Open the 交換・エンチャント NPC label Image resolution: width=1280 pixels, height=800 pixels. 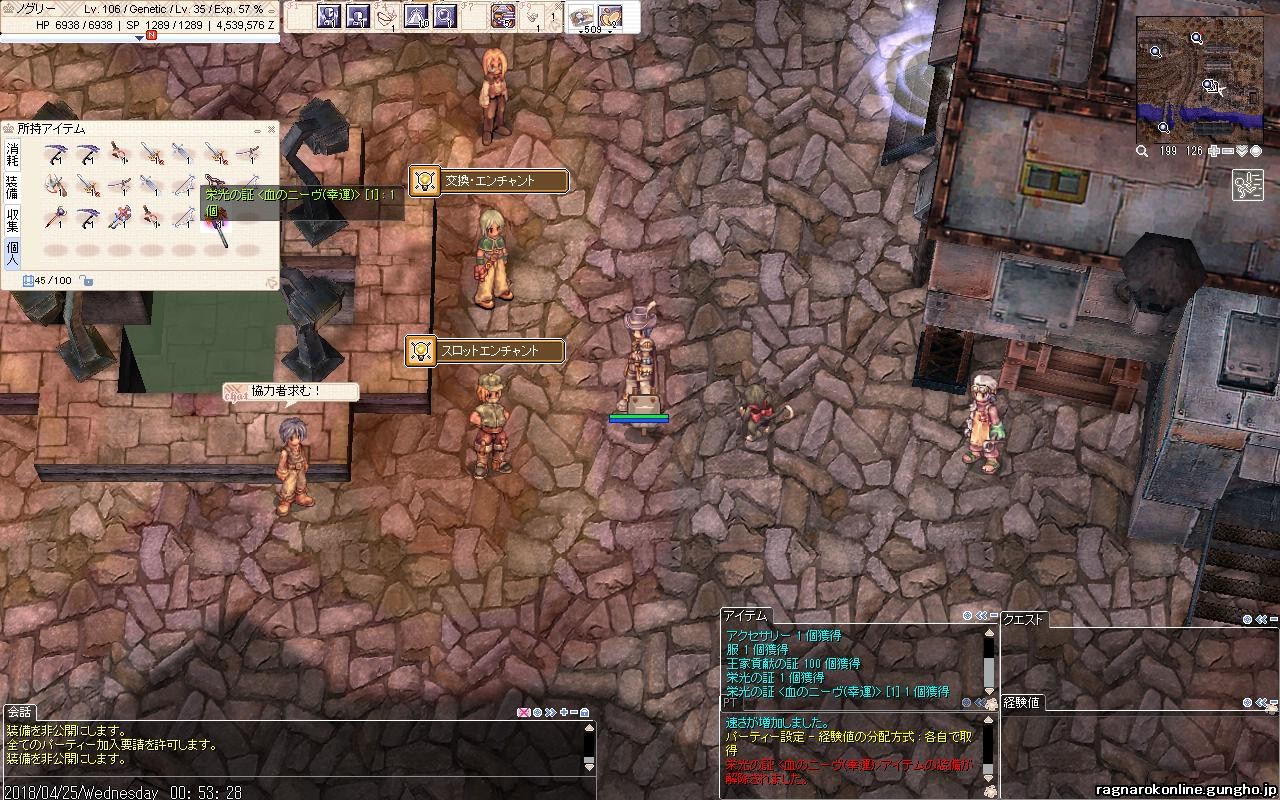pos(489,181)
